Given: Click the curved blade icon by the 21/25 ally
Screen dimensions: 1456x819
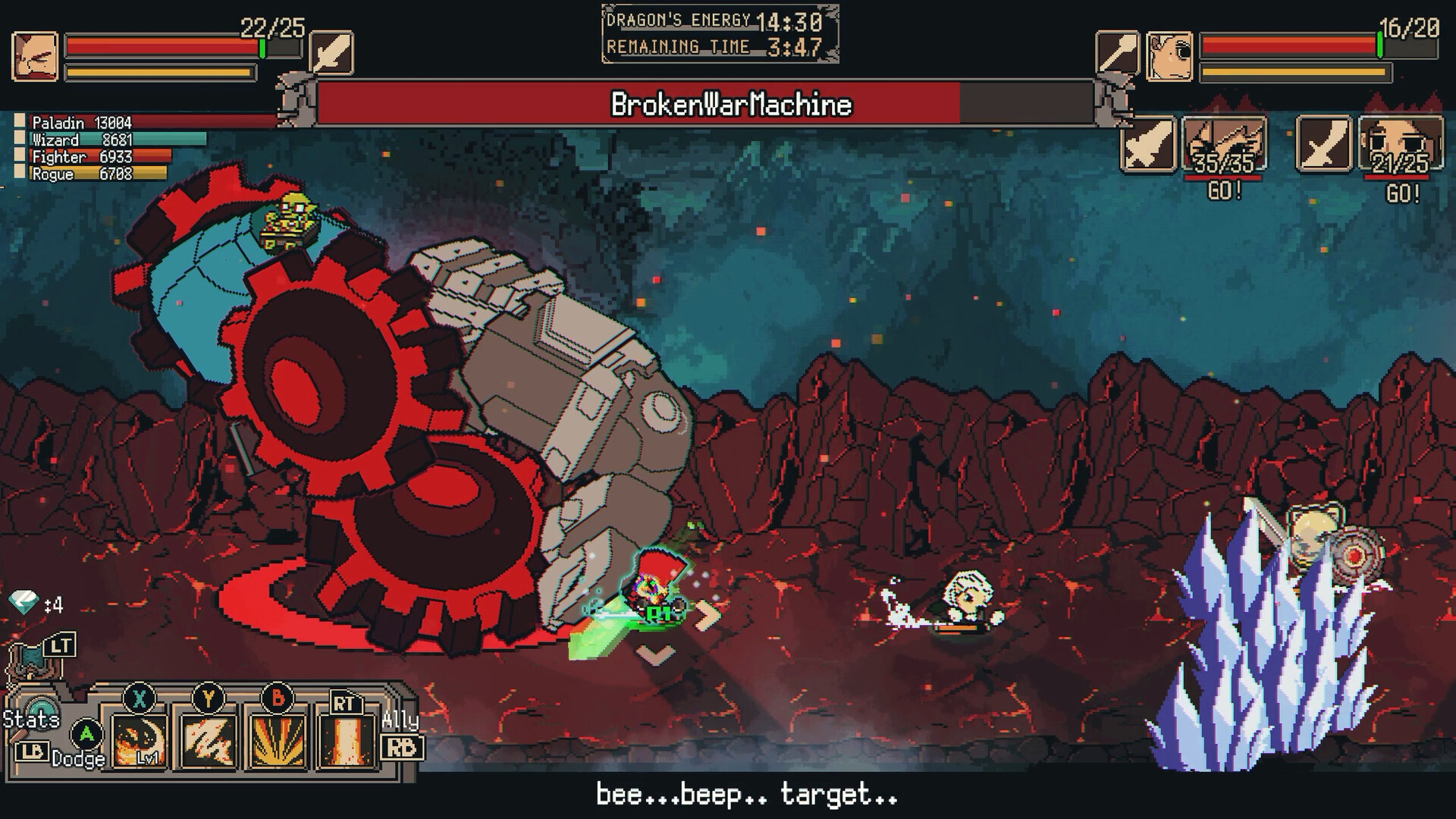Looking at the screenshot, I should pos(1323,144).
